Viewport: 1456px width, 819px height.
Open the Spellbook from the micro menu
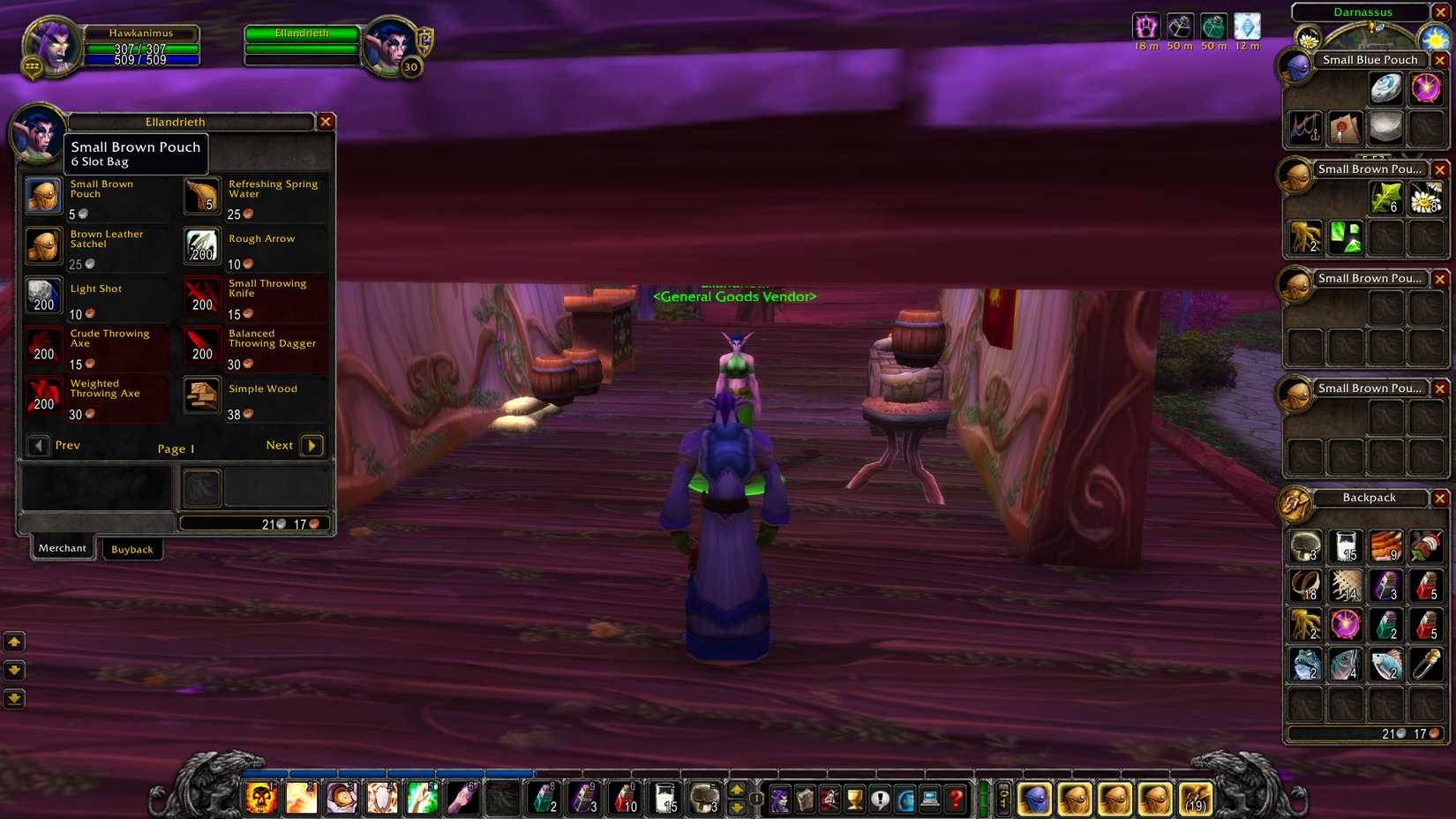pyautogui.click(x=806, y=801)
